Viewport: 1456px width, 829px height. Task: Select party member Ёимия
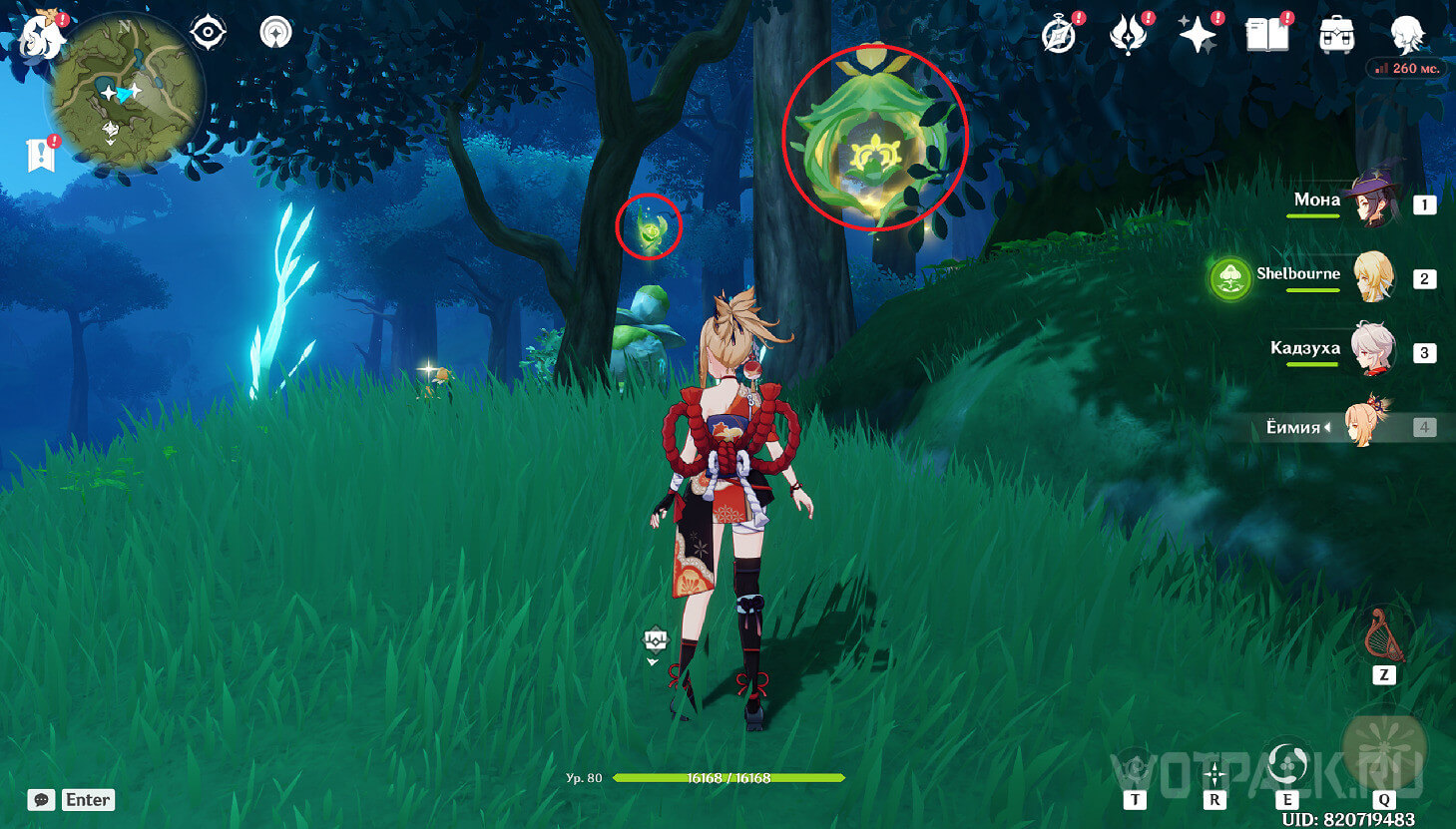(1365, 426)
